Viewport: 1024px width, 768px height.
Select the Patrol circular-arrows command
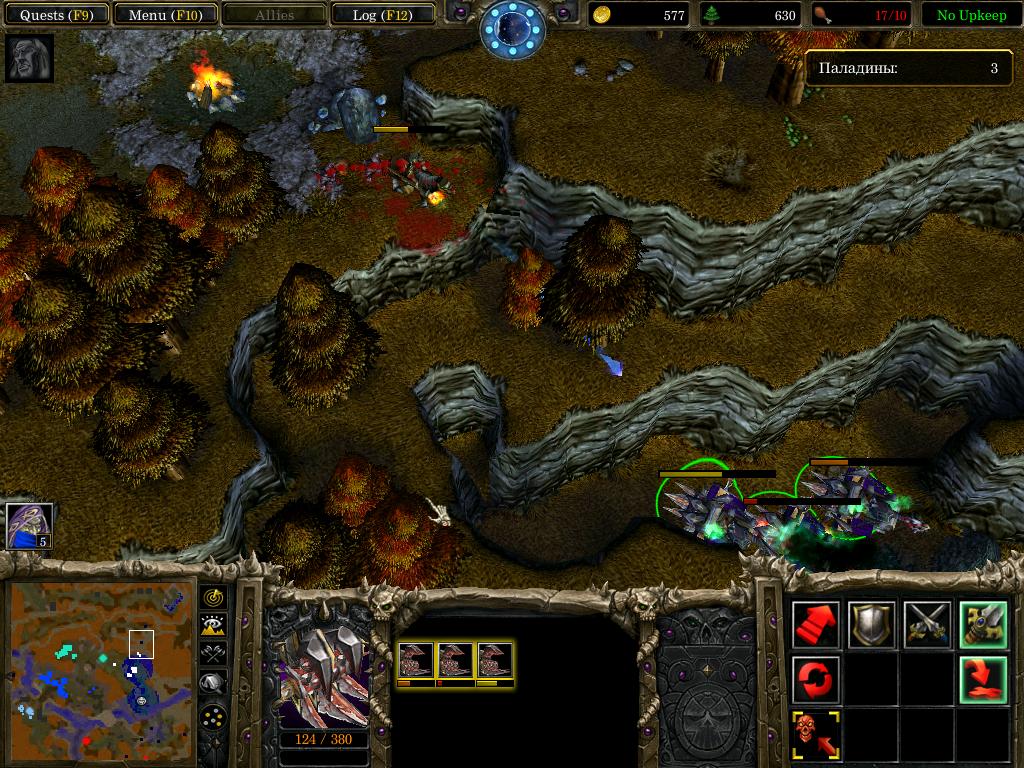click(815, 680)
